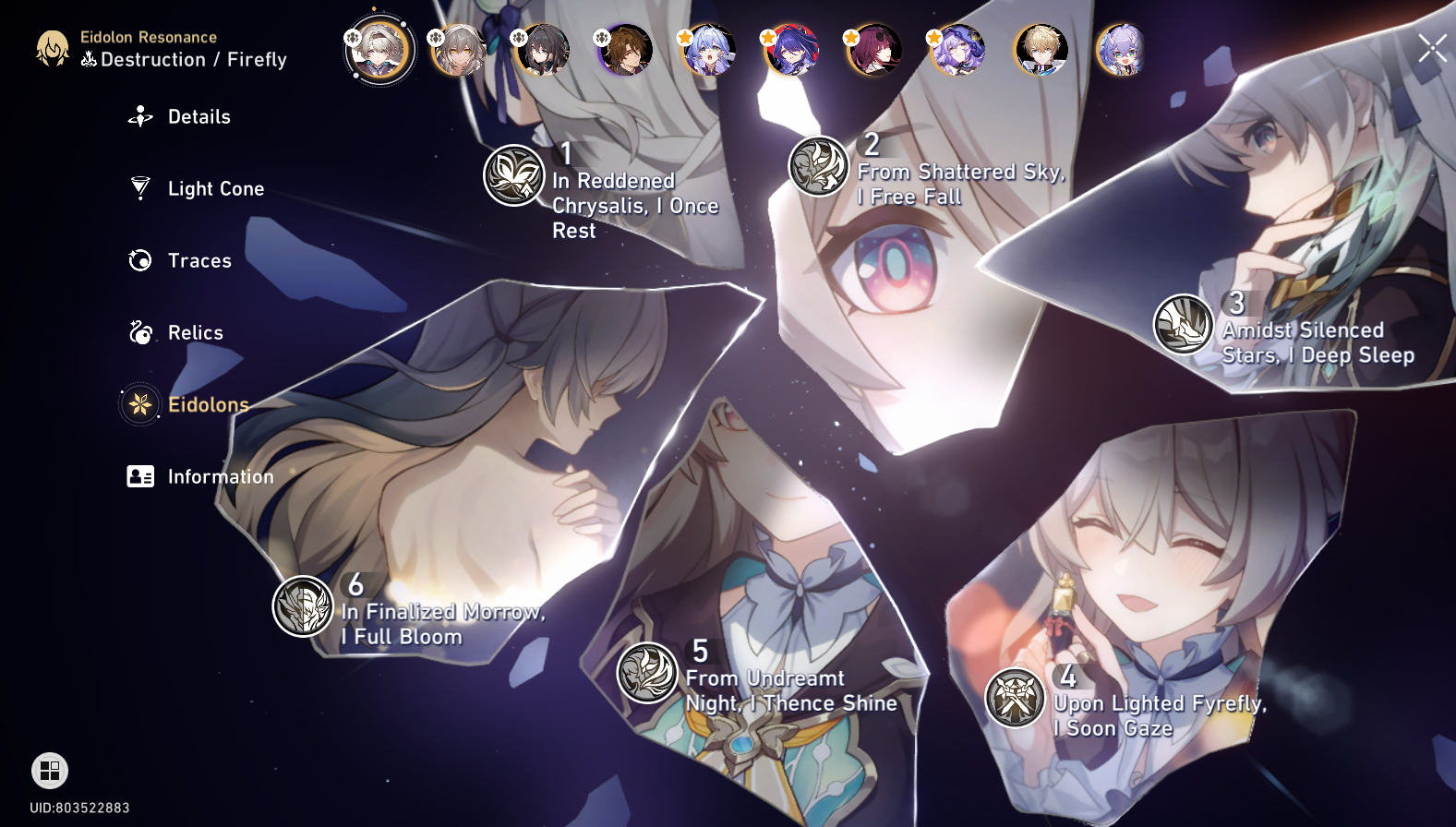Select the Eidolons menu entry

(138, 404)
